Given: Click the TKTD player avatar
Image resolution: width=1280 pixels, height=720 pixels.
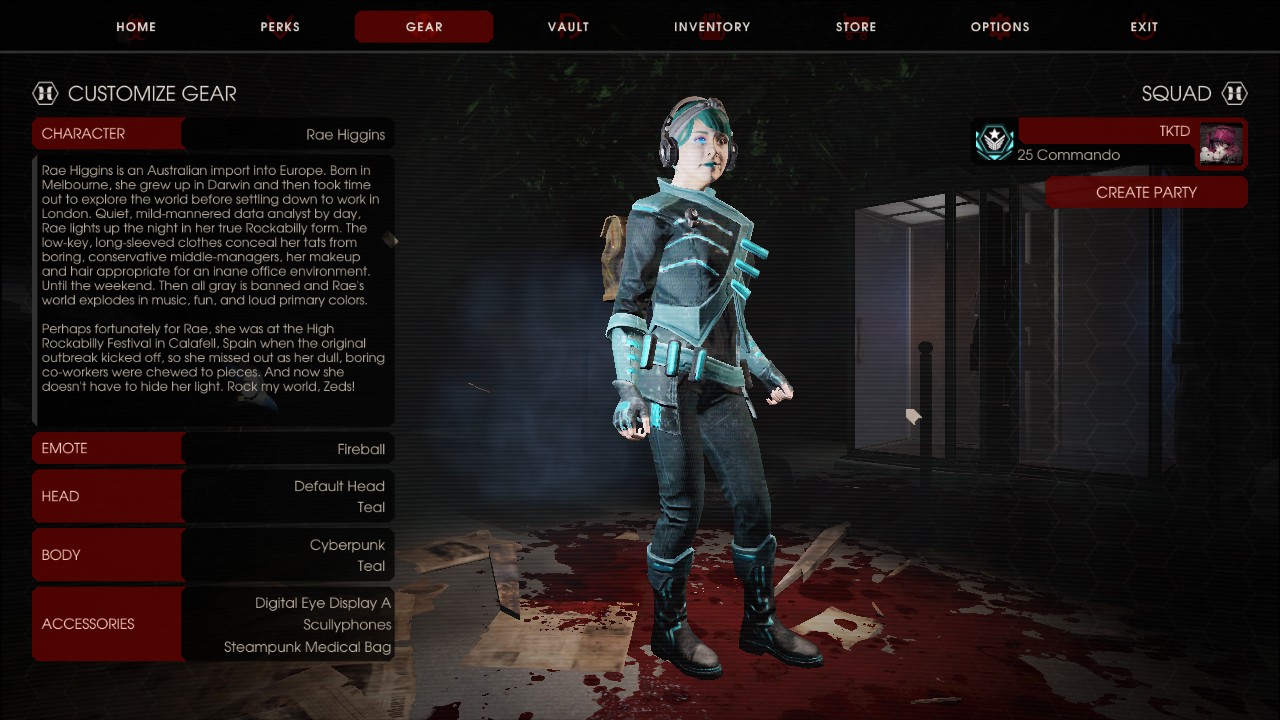Looking at the screenshot, I should (1221, 143).
